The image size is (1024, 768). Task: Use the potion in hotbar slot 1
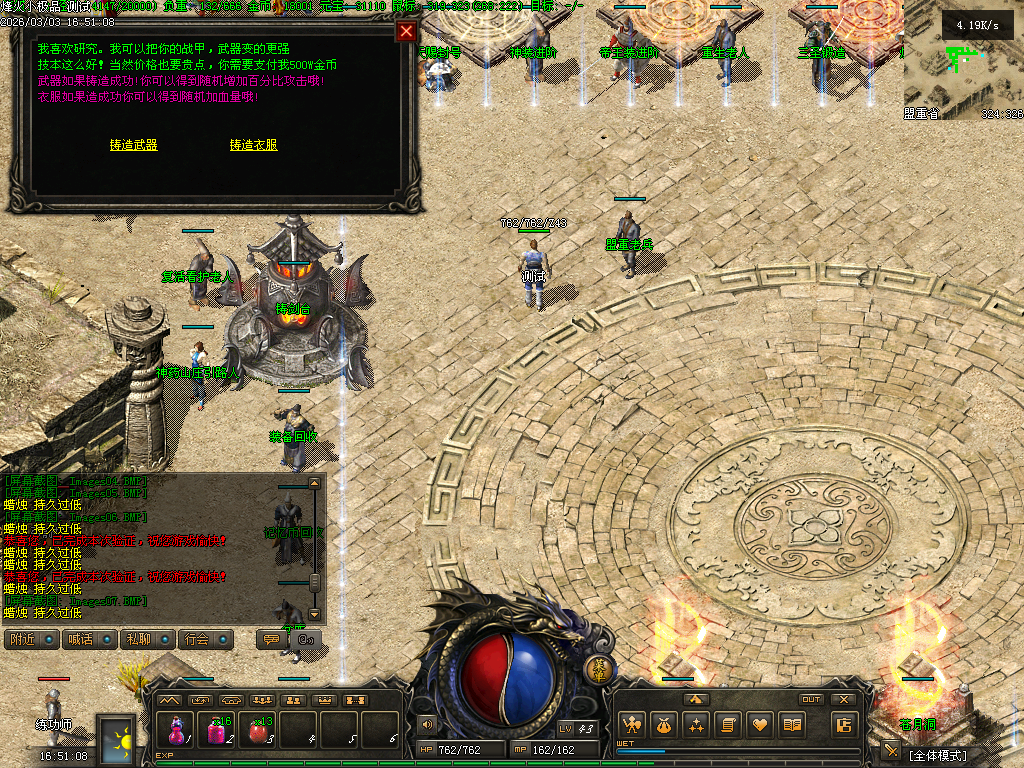(176, 730)
